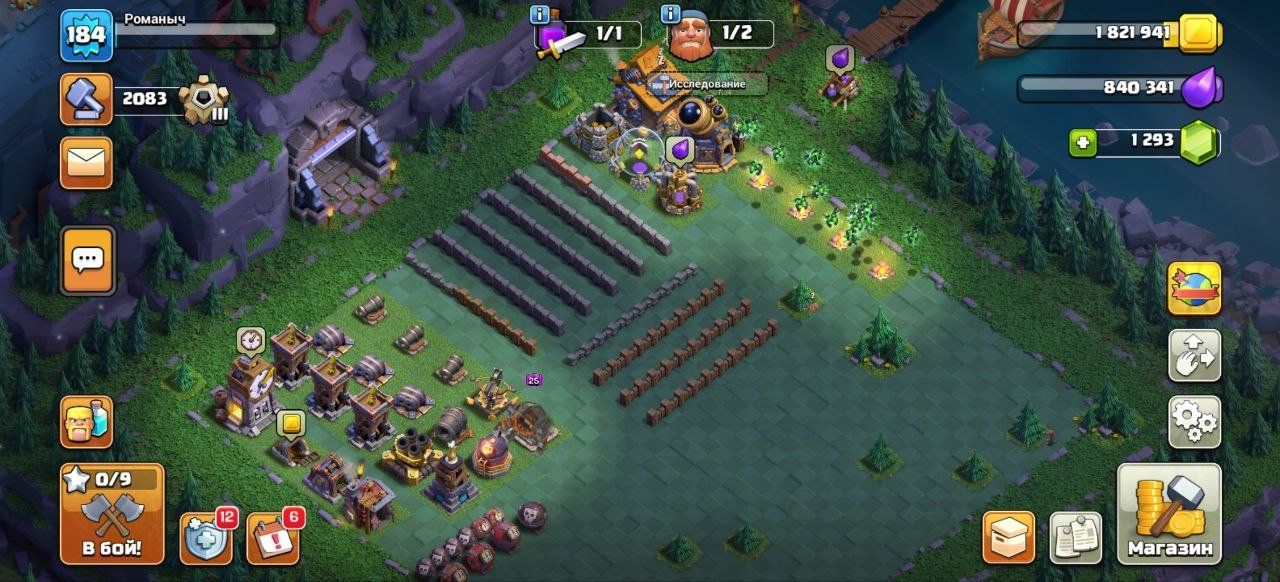The width and height of the screenshot is (1280, 582).
Task: Tap the elixir resource counter
Action: 1118,88
